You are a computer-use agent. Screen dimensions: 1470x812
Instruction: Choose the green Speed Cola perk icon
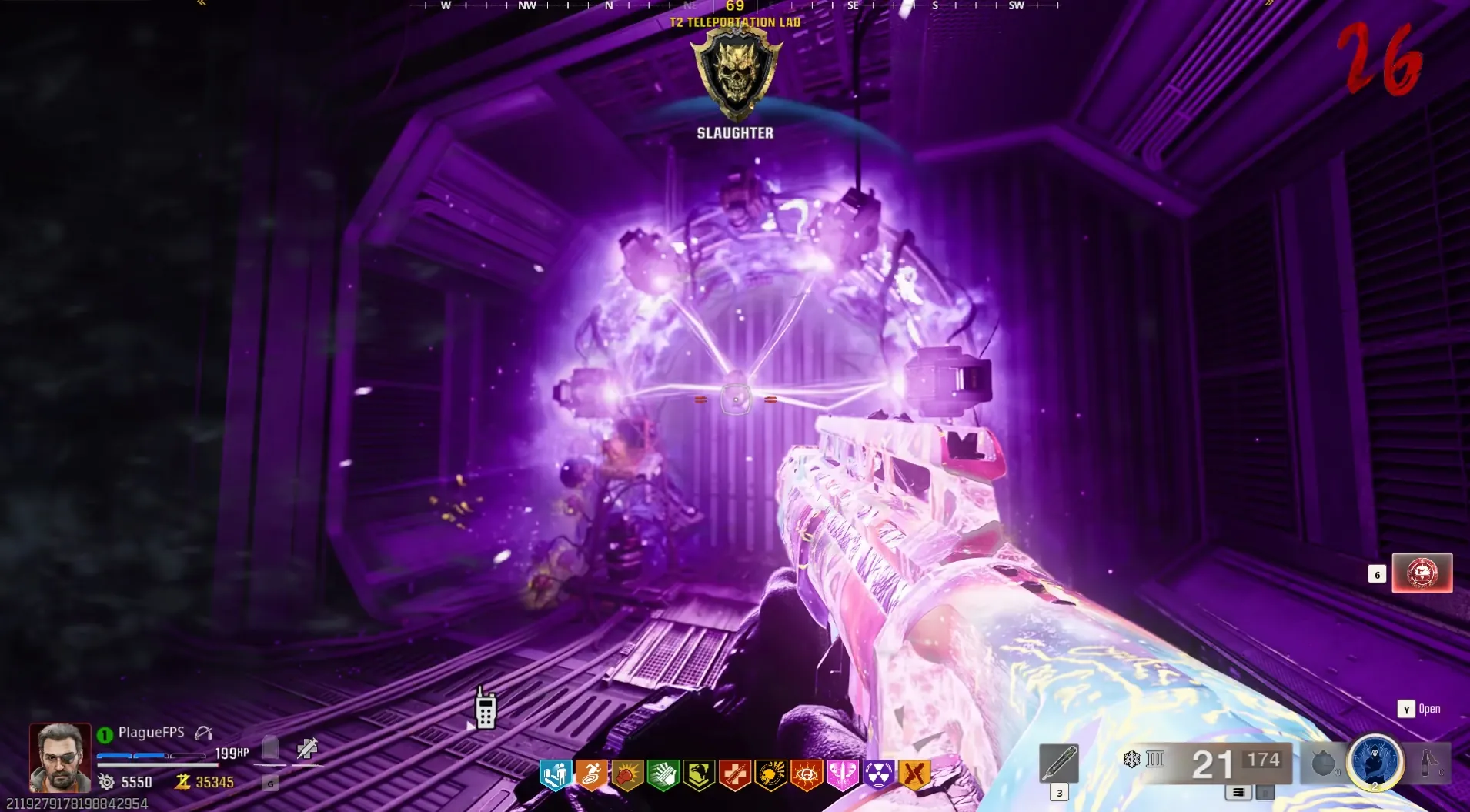coord(663,774)
